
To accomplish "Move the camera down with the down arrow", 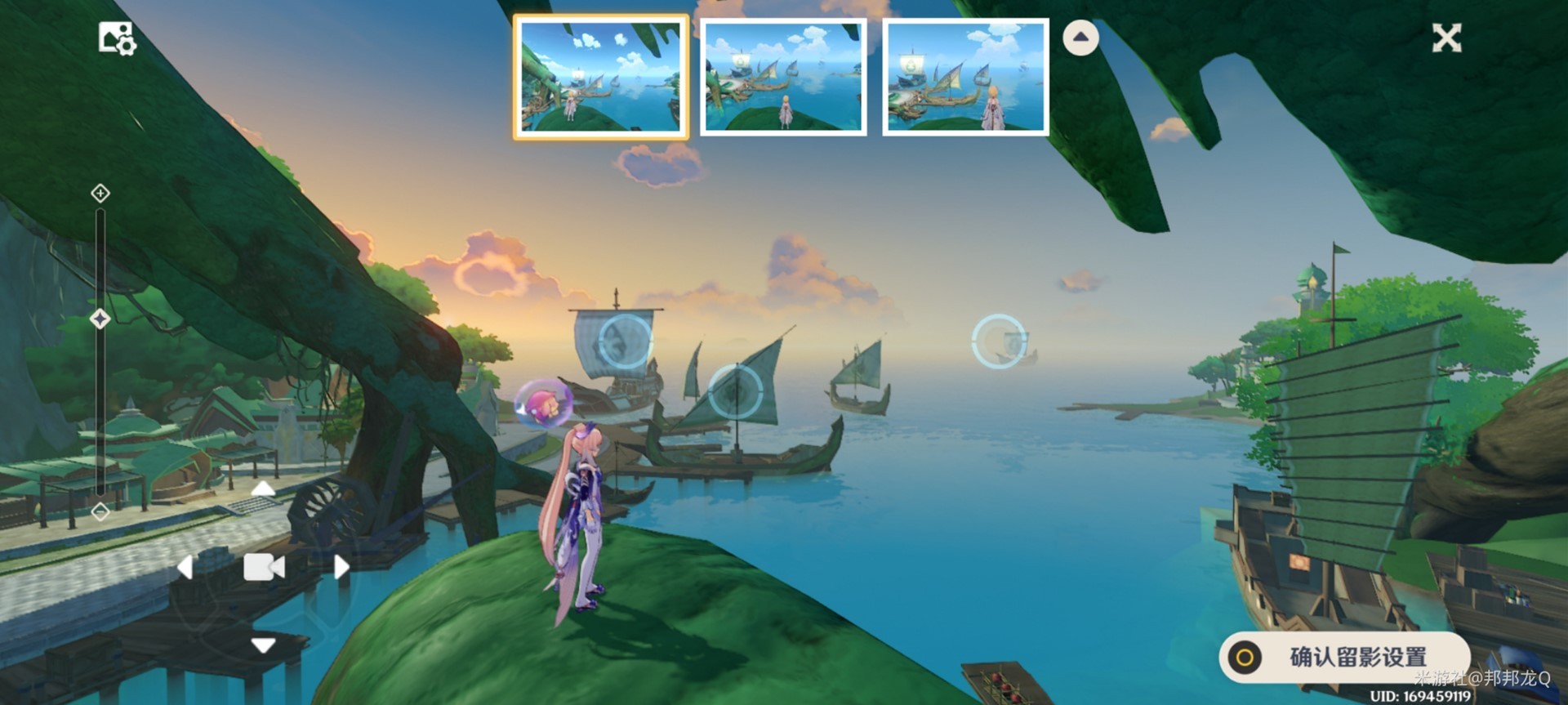I will [263, 645].
